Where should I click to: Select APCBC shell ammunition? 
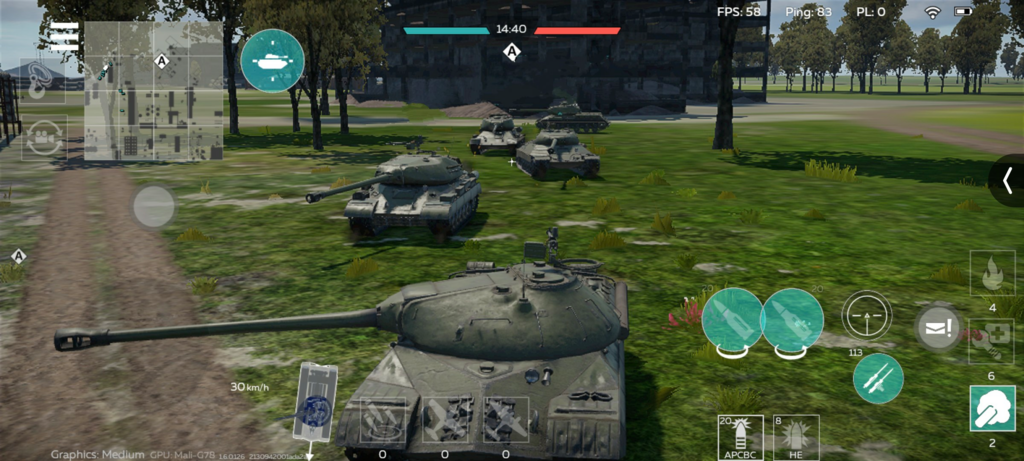(740, 436)
